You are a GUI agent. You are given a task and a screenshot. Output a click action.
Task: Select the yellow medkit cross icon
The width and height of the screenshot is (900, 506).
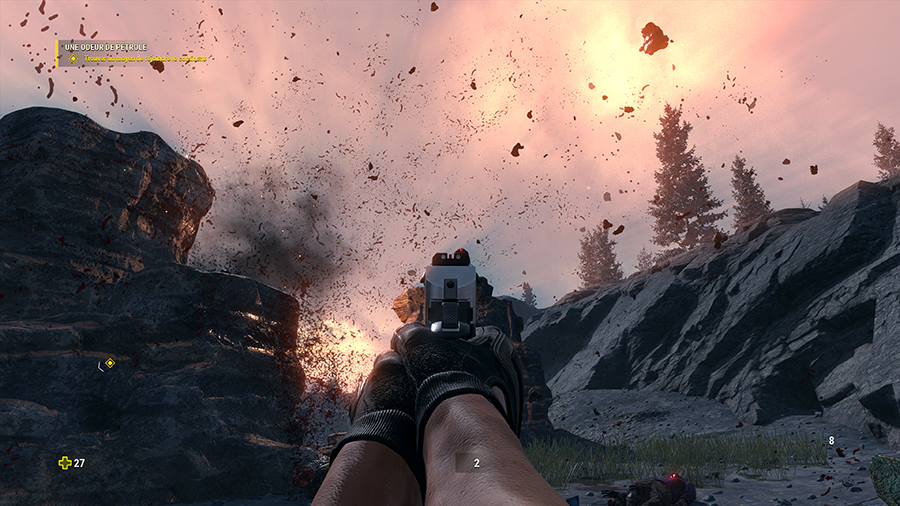pyautogui.click(x=65, y=463)
